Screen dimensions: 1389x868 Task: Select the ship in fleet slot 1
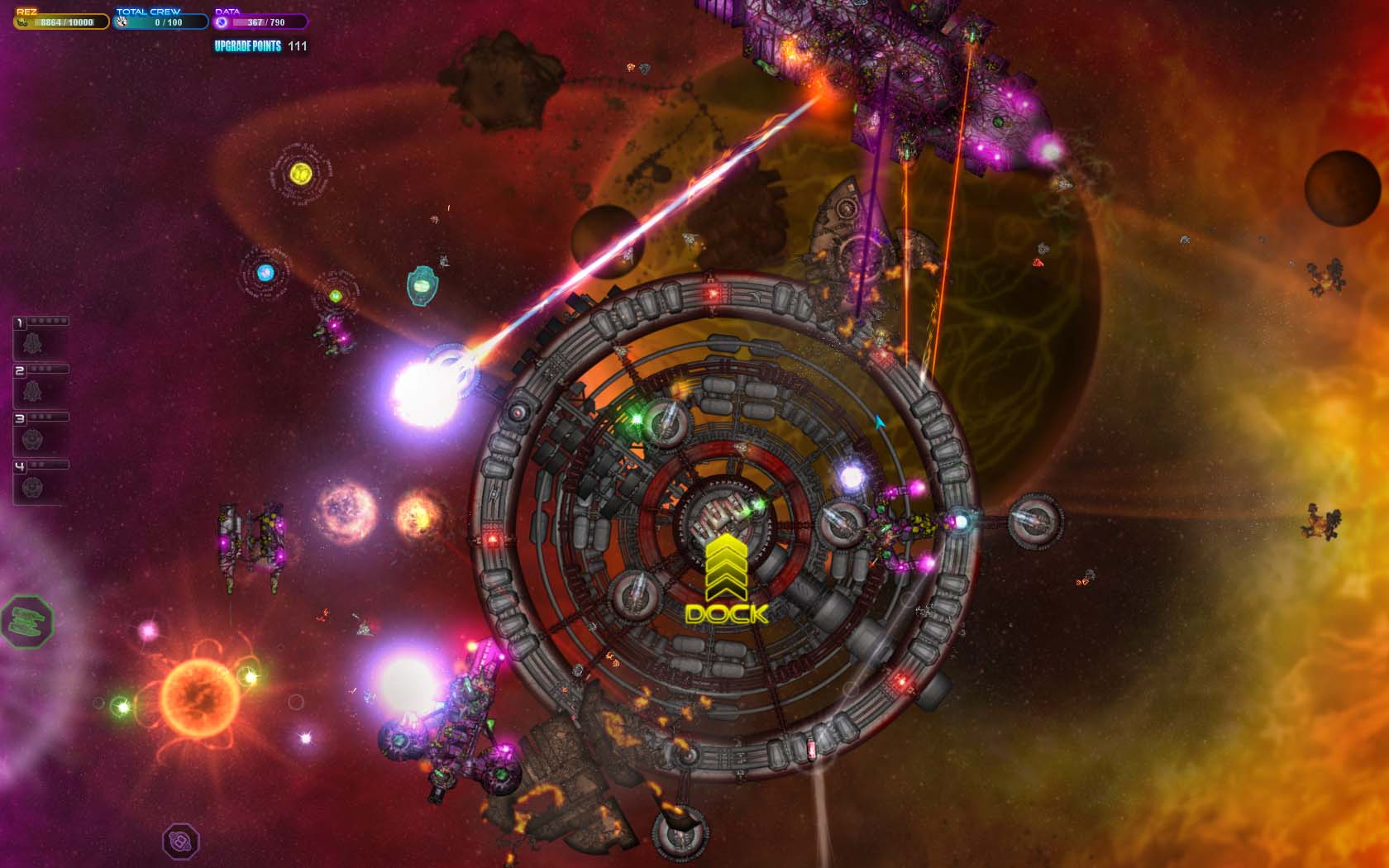pyautogui.click(x=31, y=343)
